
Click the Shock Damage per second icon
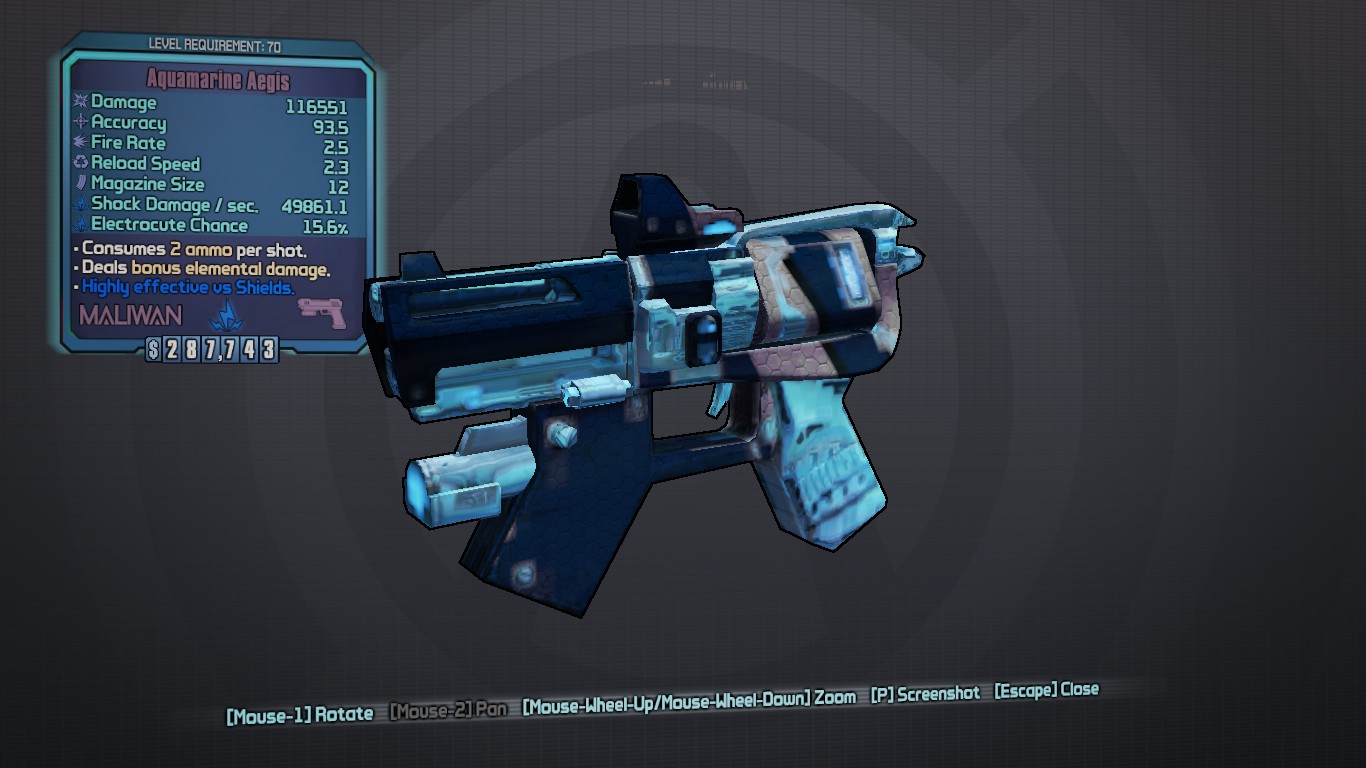coord(80,204)
